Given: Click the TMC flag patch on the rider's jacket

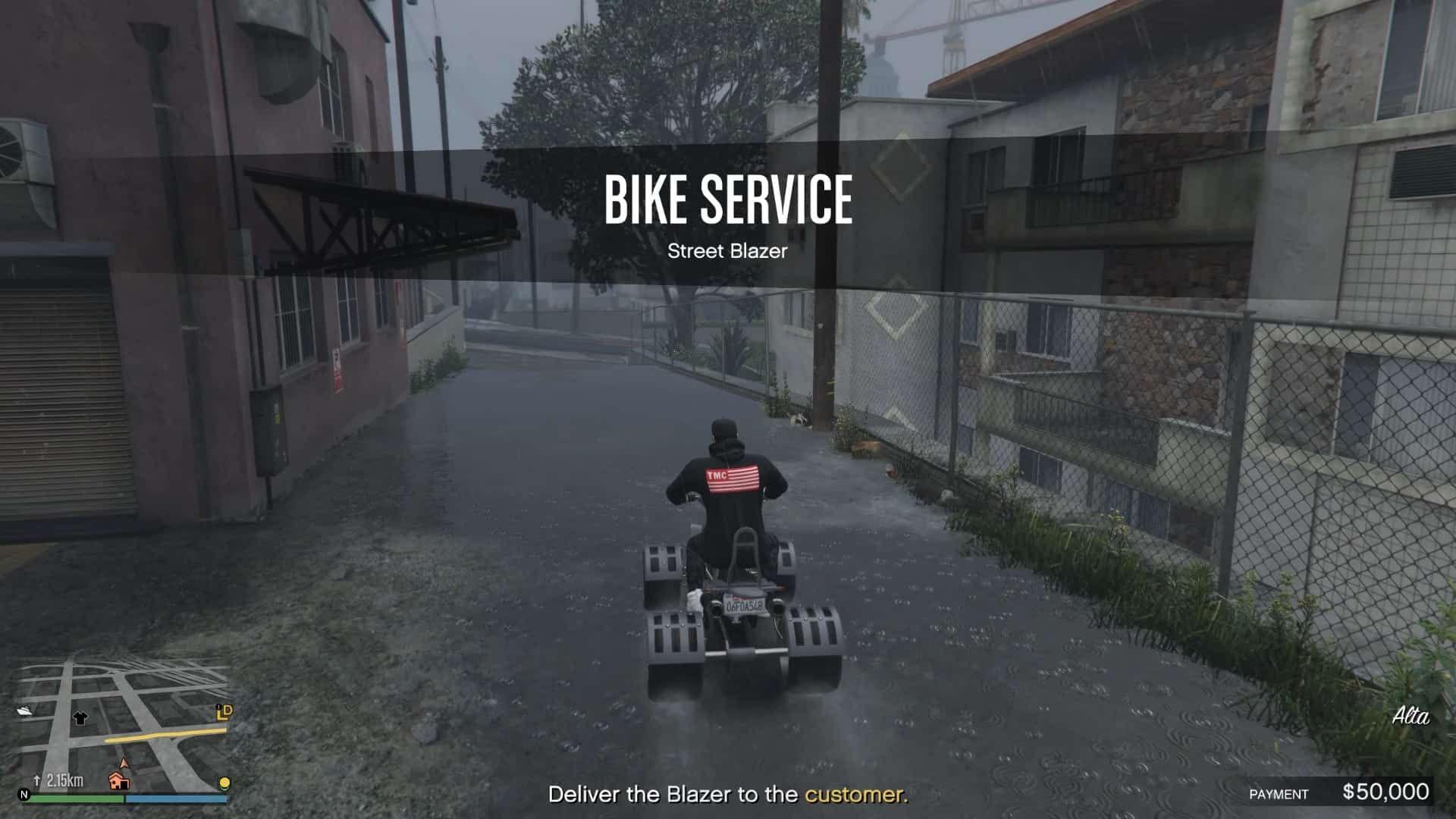Looking at the screenshot, I should 732,476.
